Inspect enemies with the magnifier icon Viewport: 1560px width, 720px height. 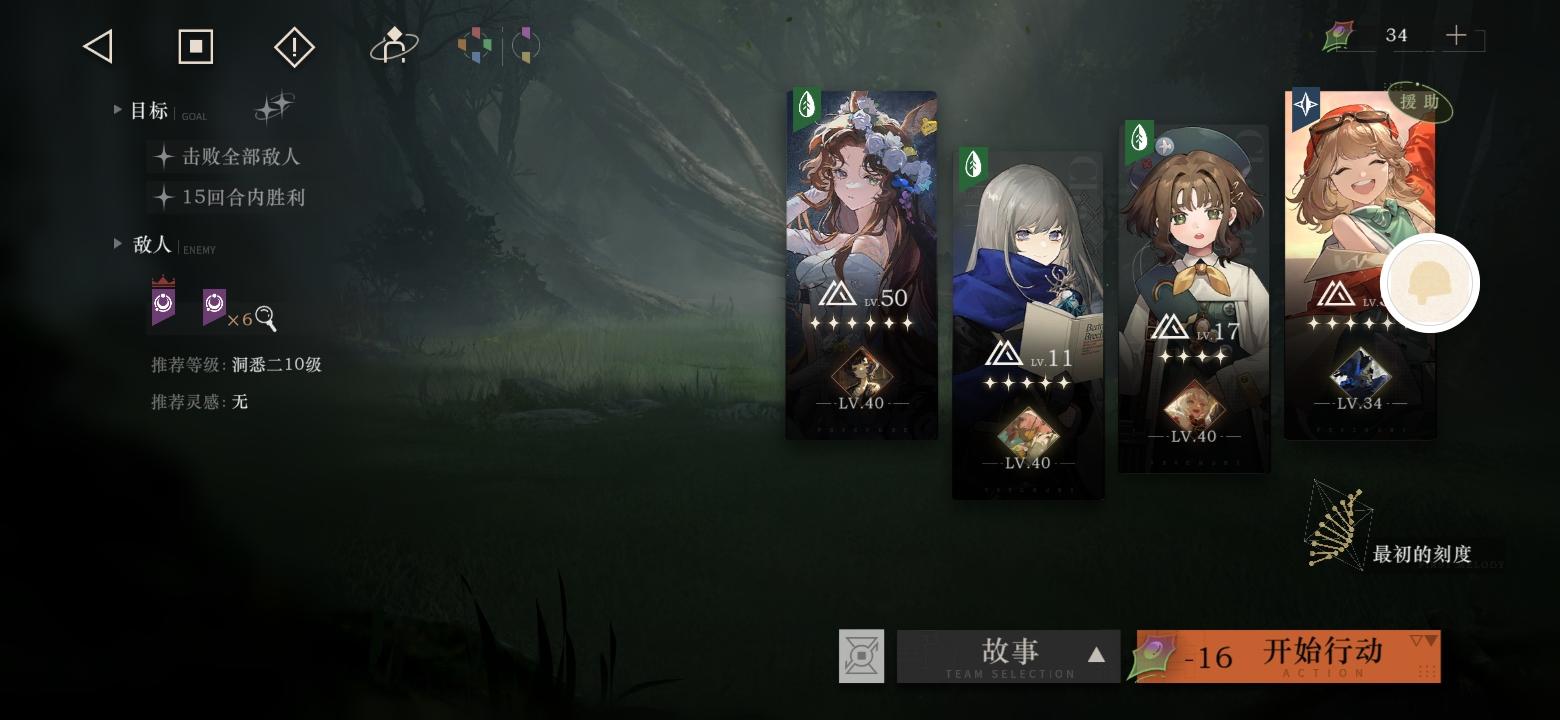[264, 318]
